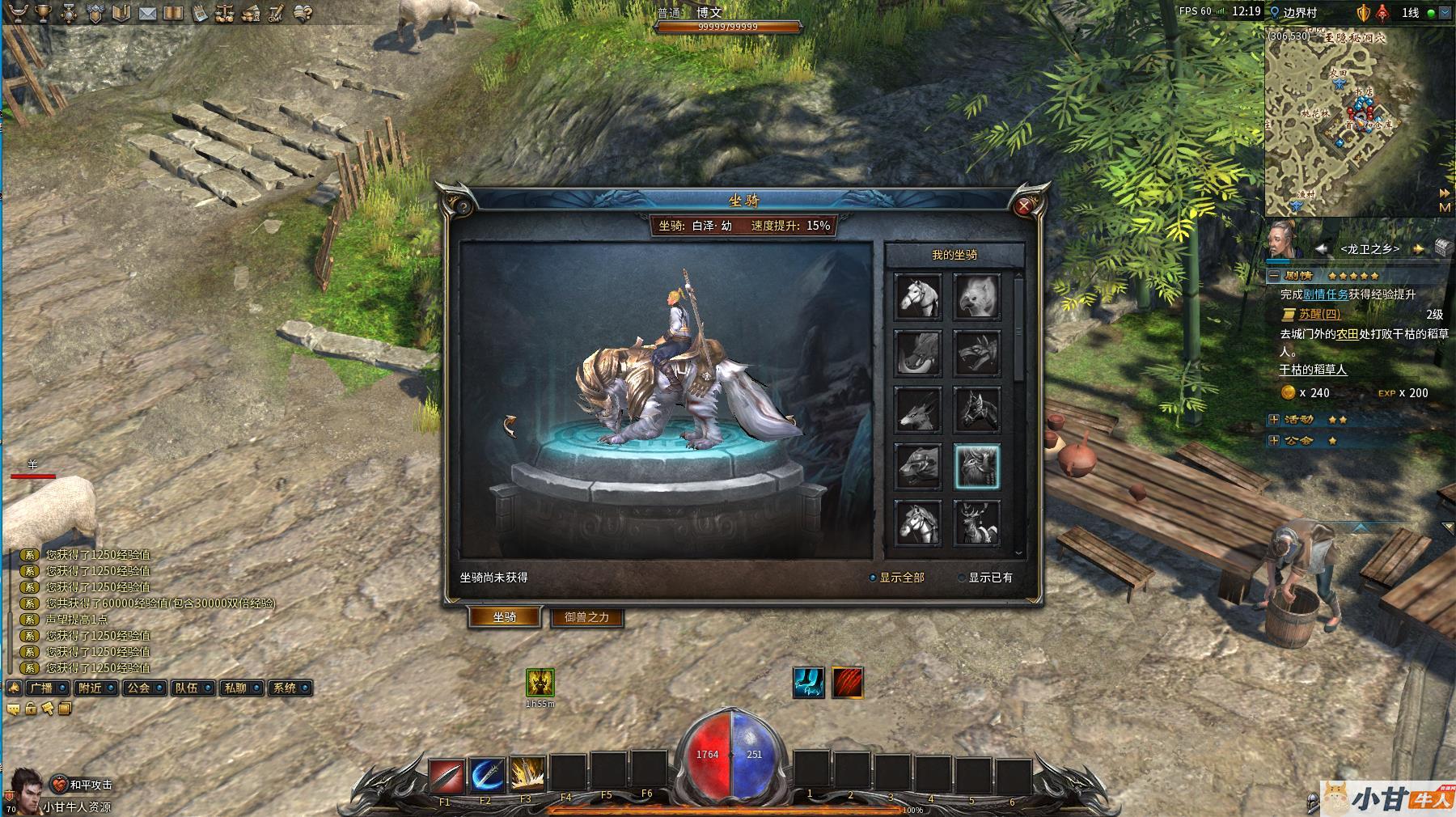This screenshot has height=817, width=1456.
Task: Switch chat to the 公会 guild channel
Action: coord(144,688)
